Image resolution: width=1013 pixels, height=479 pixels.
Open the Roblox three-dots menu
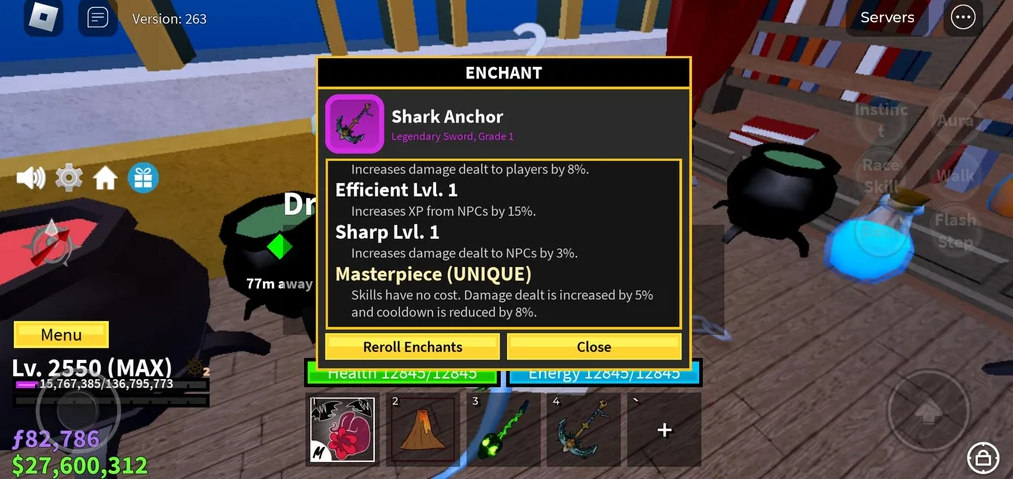point(963,17)
